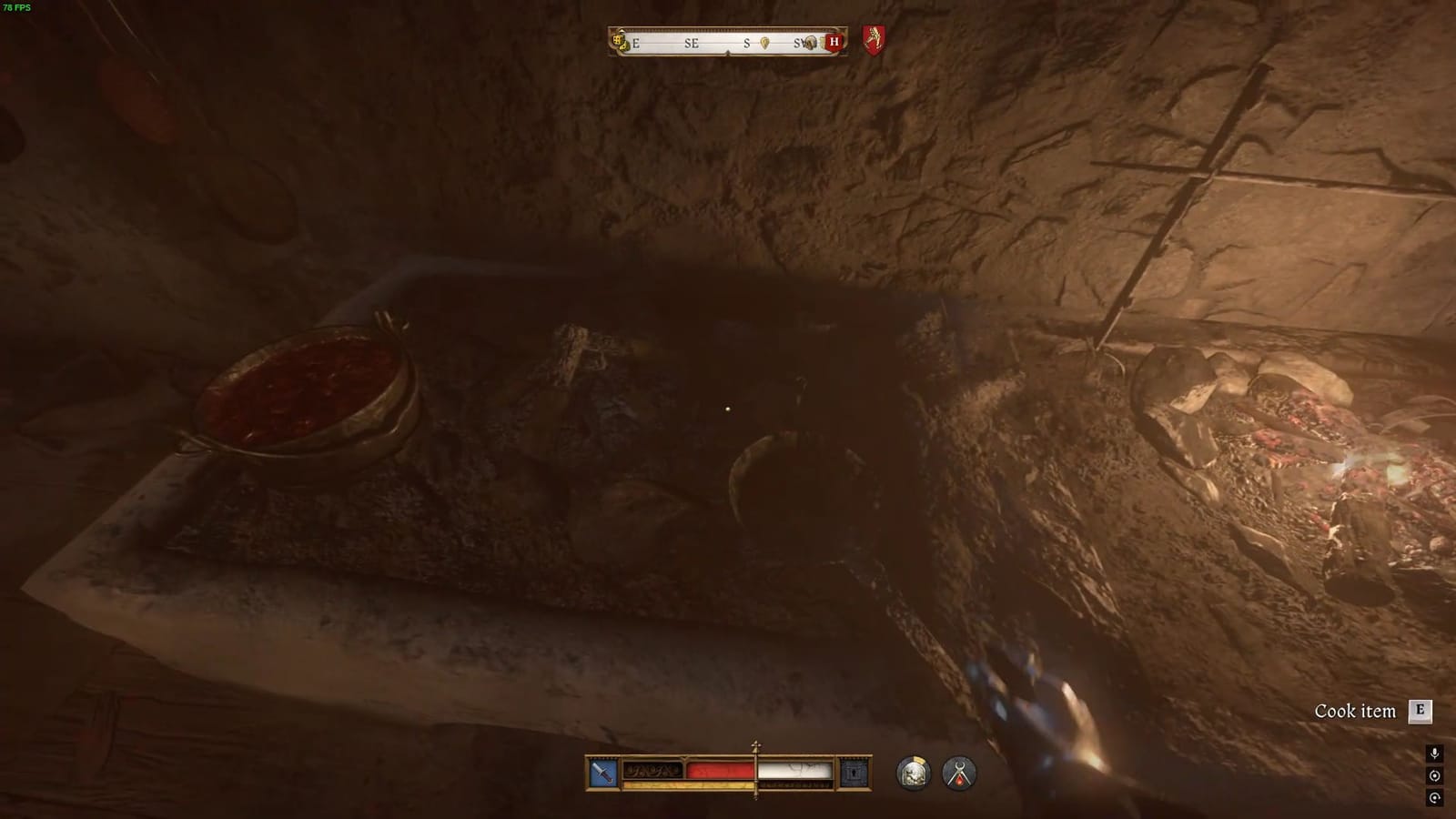The width and height of the screenshot is (1456, 819).
Task: Click the lock icon on the HUD bar
Action: click(x=854, y=773)
